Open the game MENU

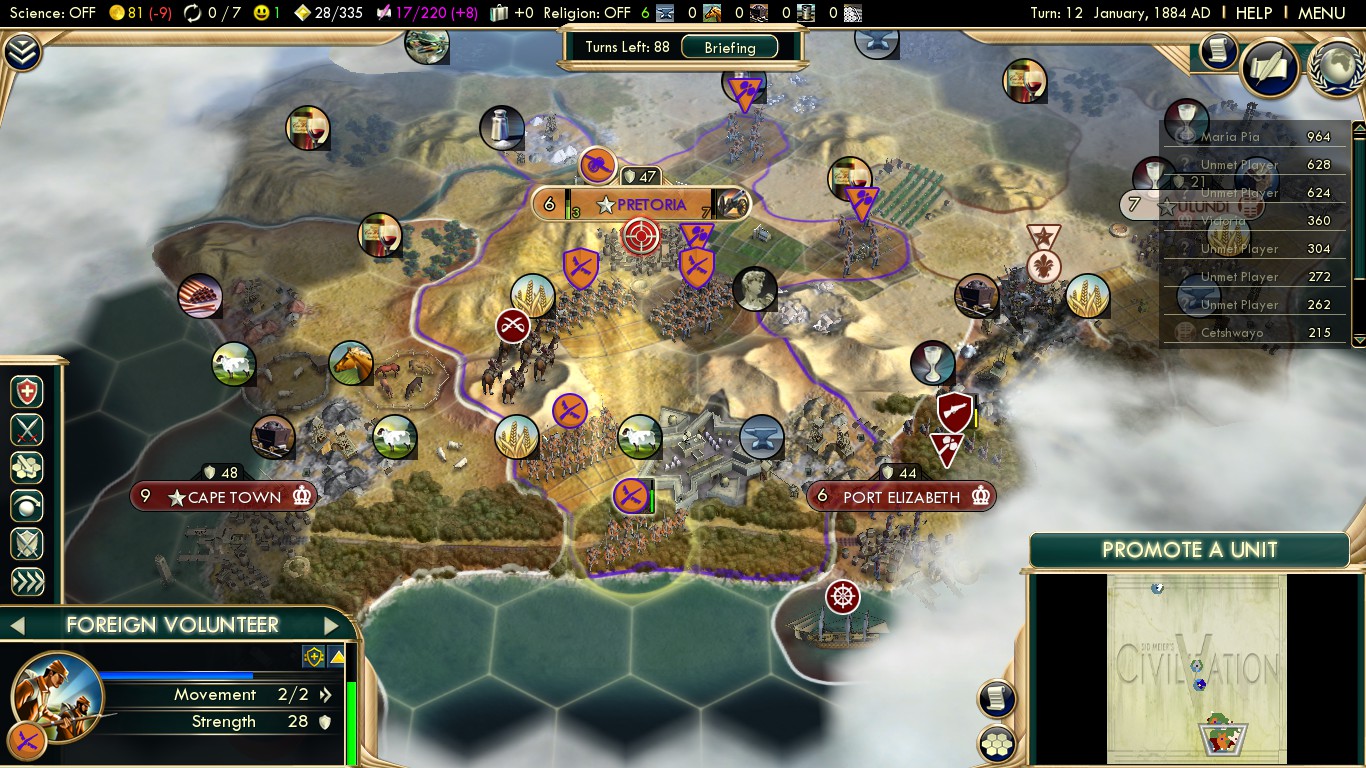tap(1321, 13)
